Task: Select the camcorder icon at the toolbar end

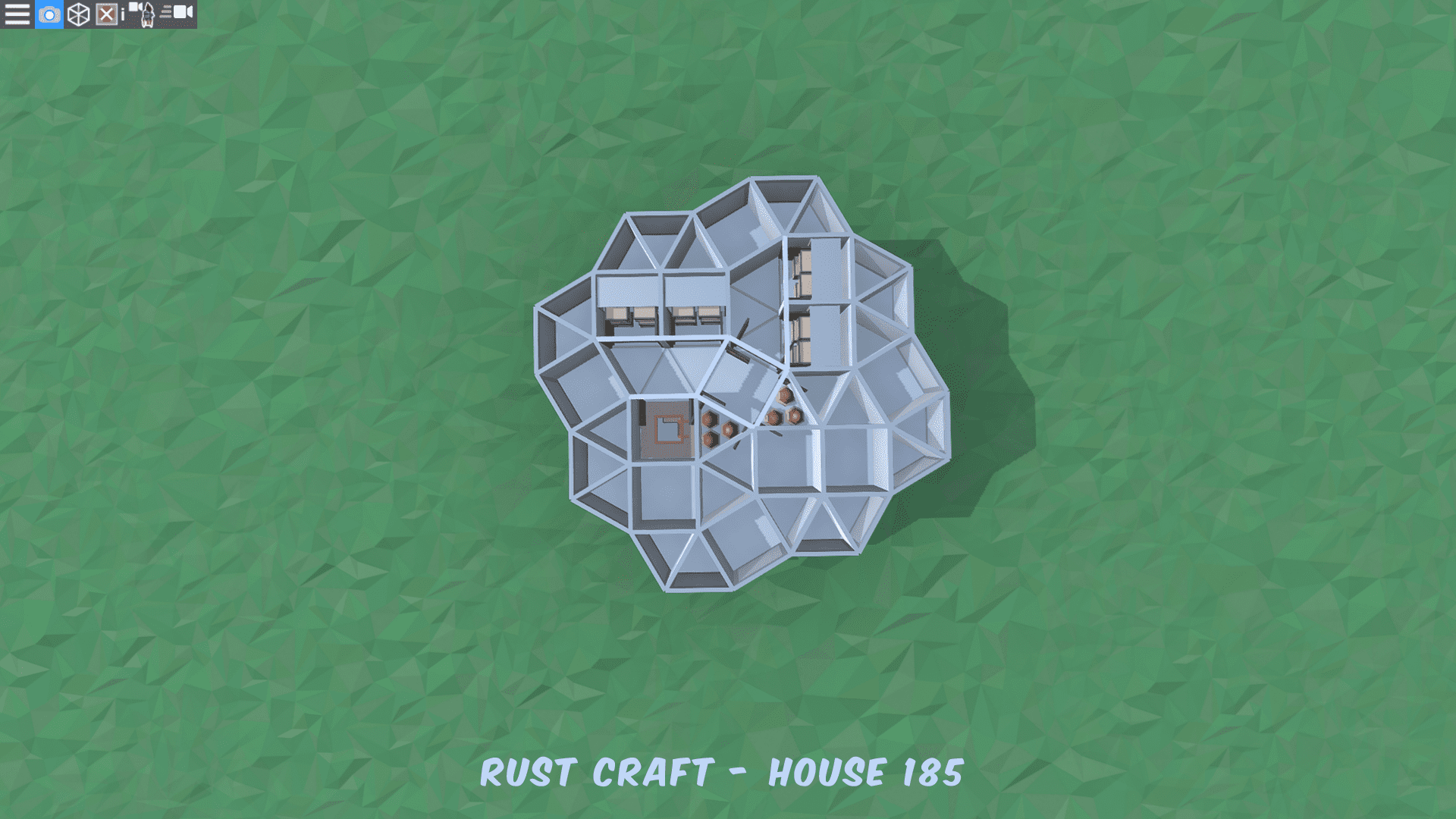Action: [x=180, y=11]
